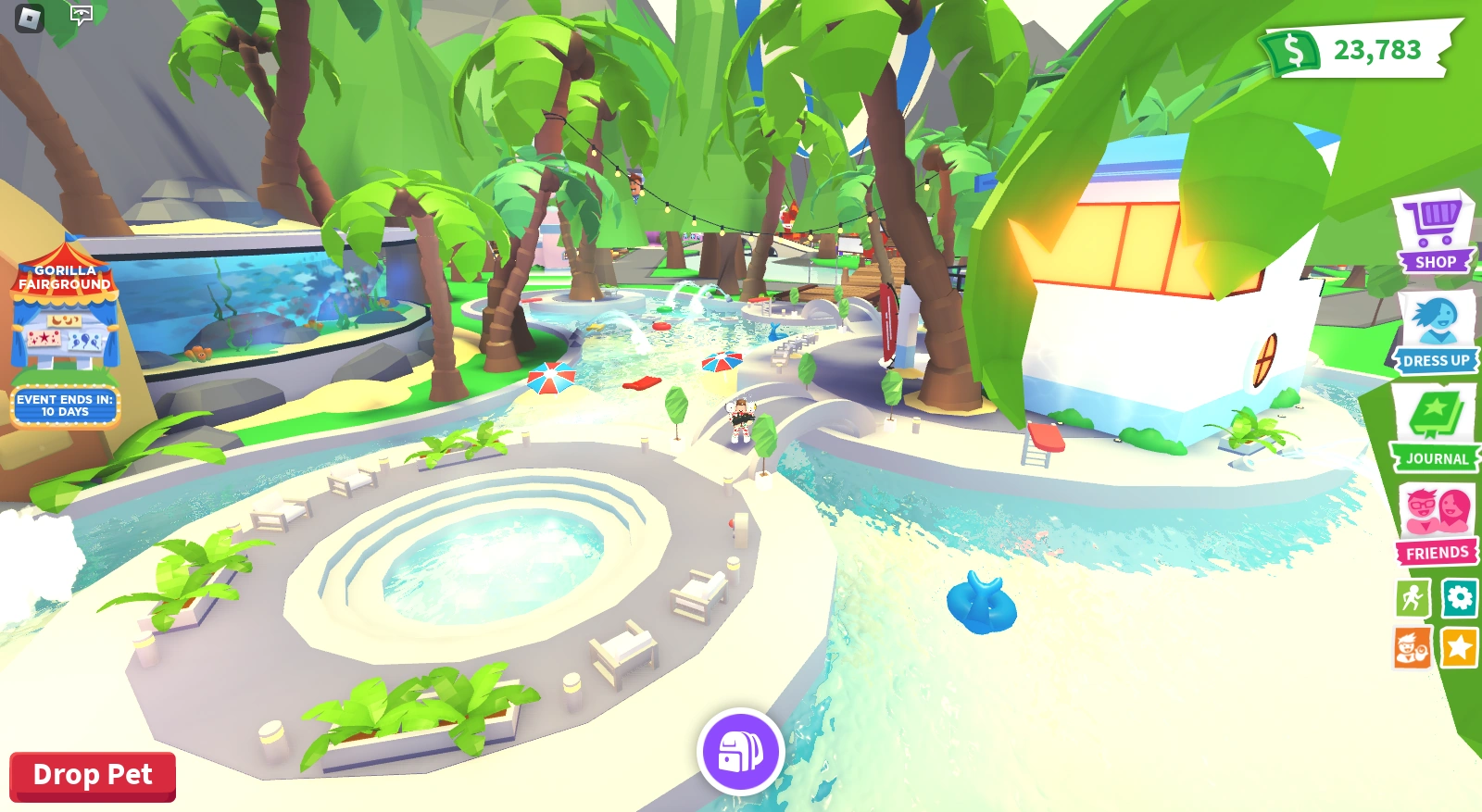Click the green running figure icon
The image size is (1482, 812).
(x=1412, y=598)
